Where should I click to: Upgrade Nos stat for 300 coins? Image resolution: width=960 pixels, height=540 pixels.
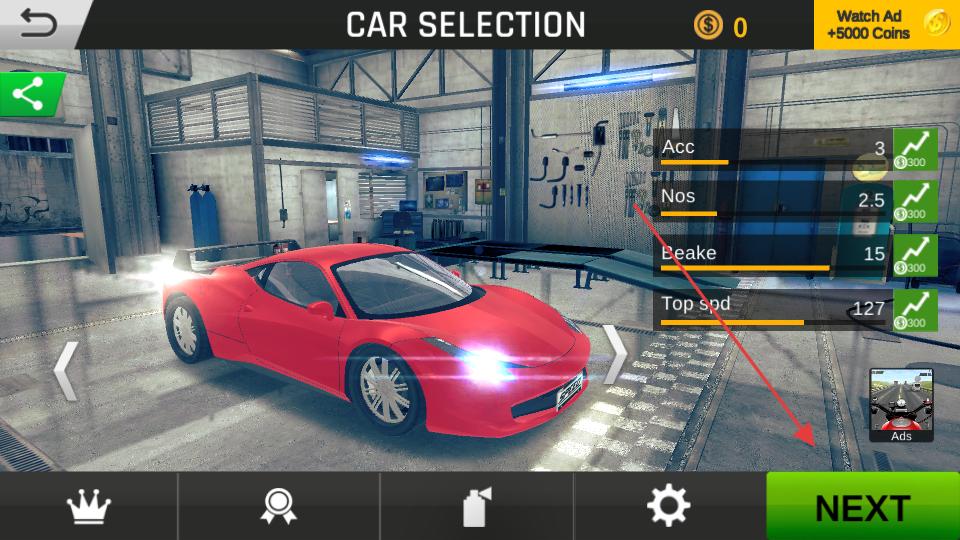(915, 201)
